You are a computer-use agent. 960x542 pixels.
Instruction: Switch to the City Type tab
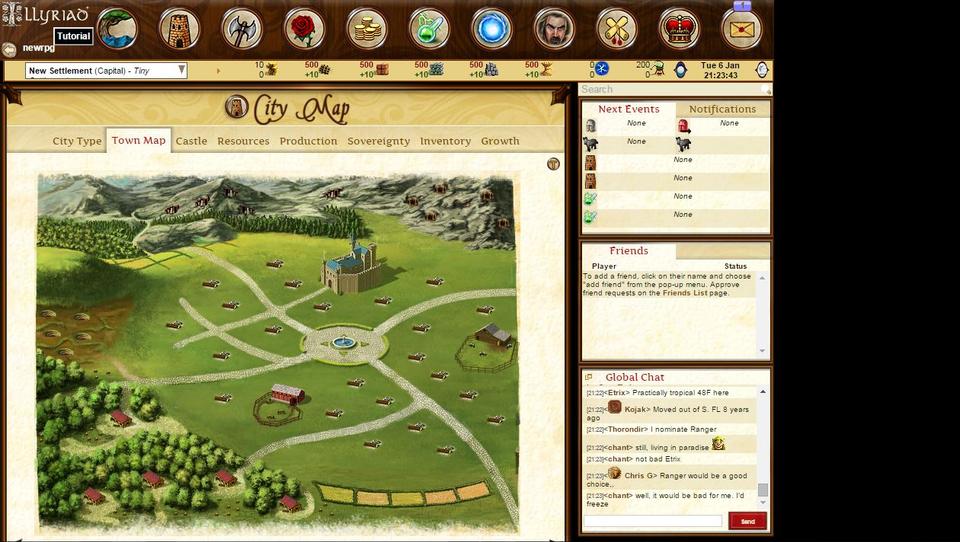[x=77, y=141]
